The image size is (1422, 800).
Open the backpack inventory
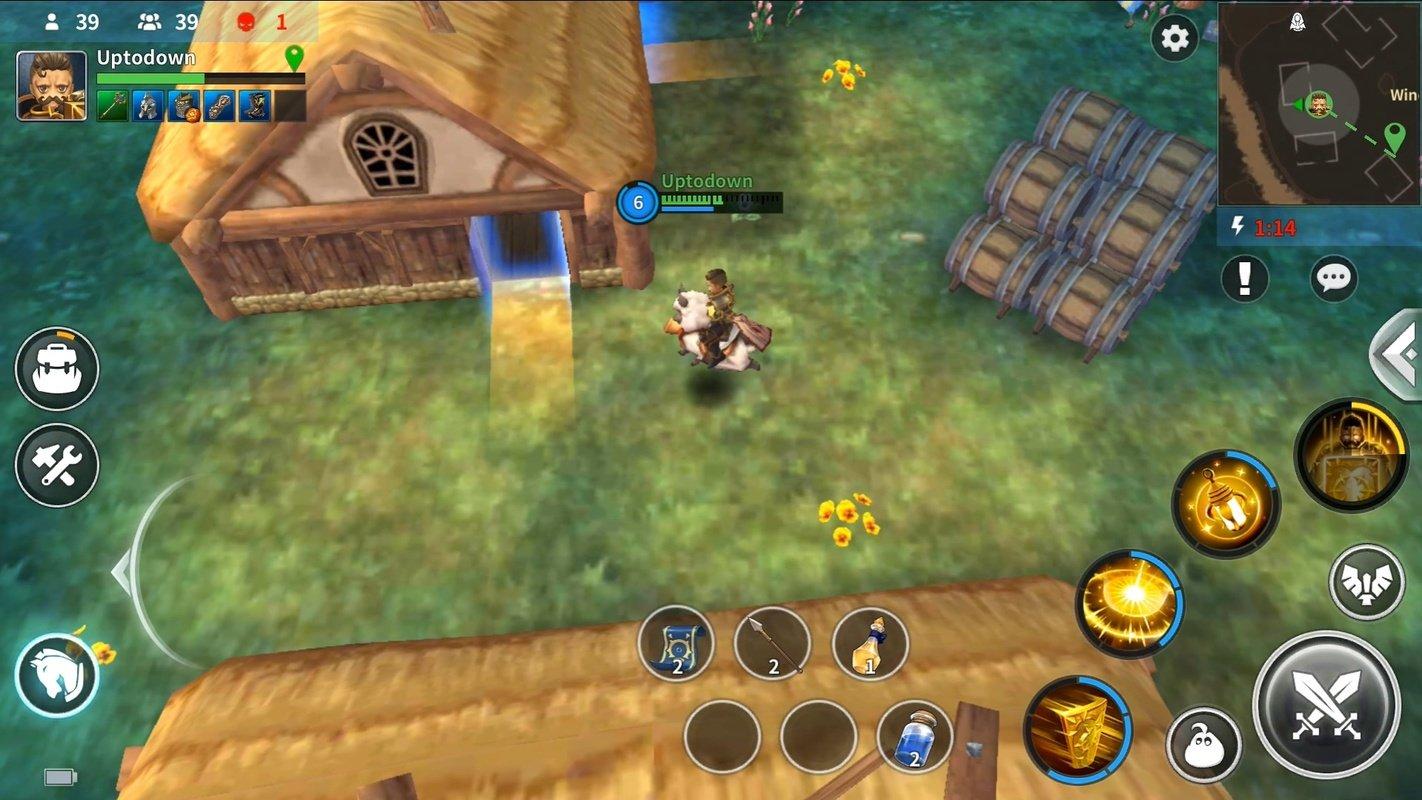(x=57, y=369)
